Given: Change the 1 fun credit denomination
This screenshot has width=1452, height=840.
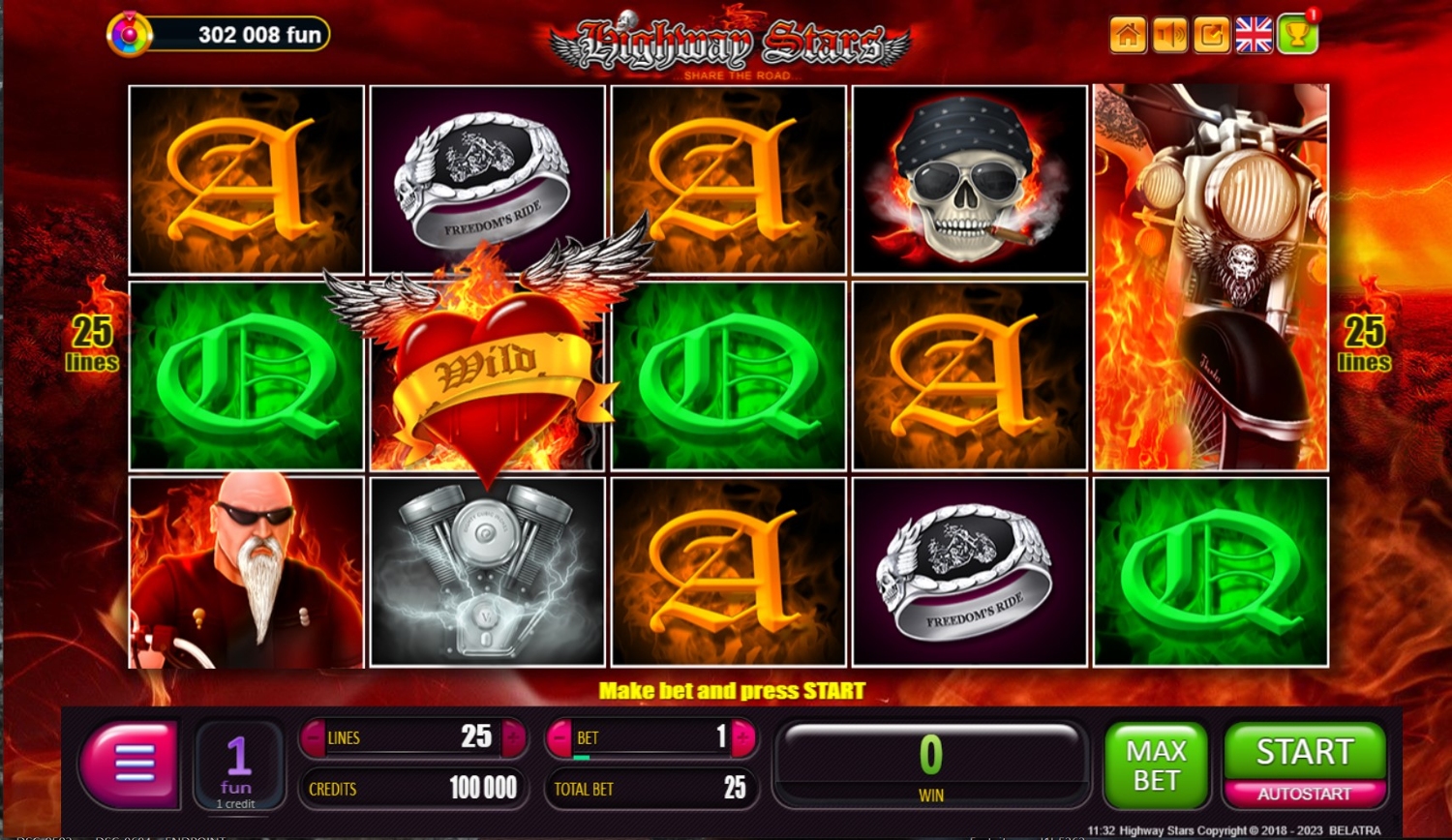Looking at the screenshot, I should click(x=238, y=765).
